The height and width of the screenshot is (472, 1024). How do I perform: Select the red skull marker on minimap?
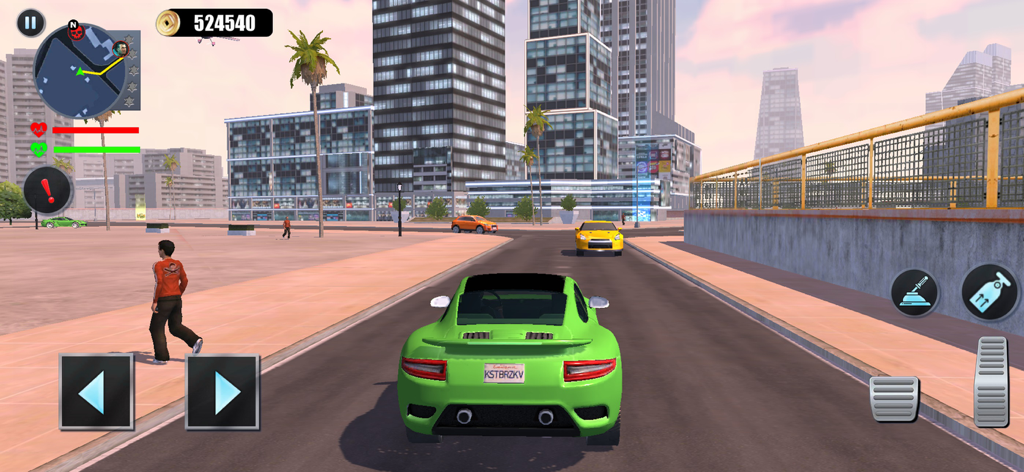(x=74, y=33)
